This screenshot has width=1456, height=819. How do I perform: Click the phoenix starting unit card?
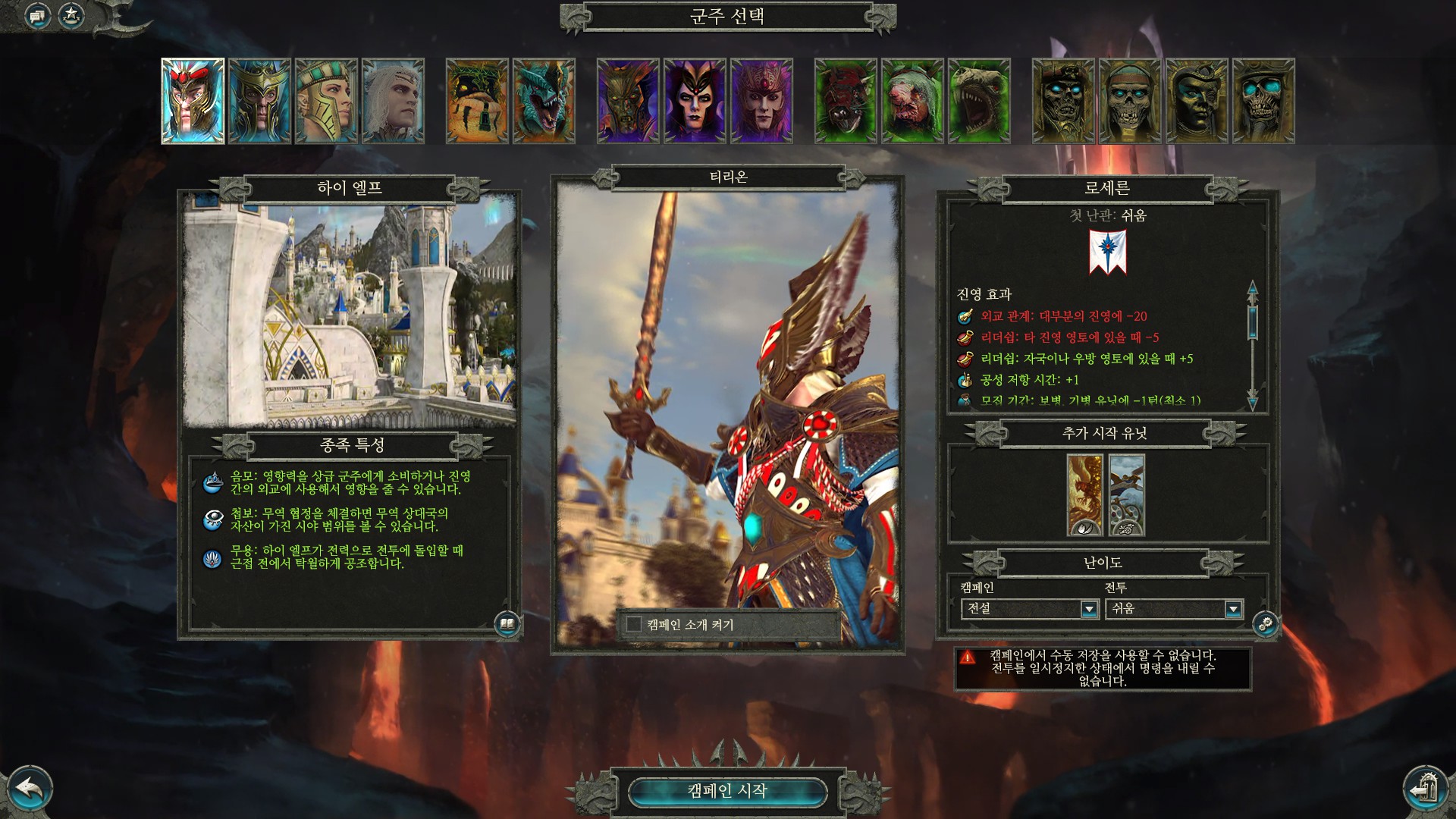click(x=1085, y=495)
